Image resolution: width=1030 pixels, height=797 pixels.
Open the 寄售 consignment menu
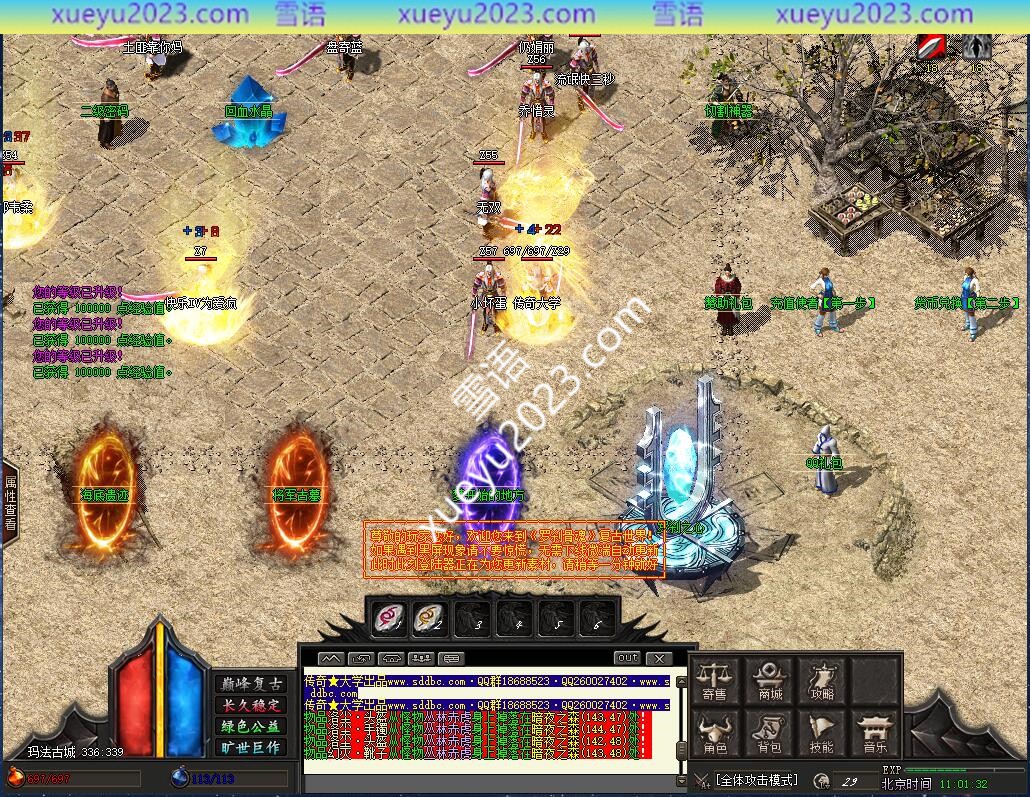(x=714, y=681)
